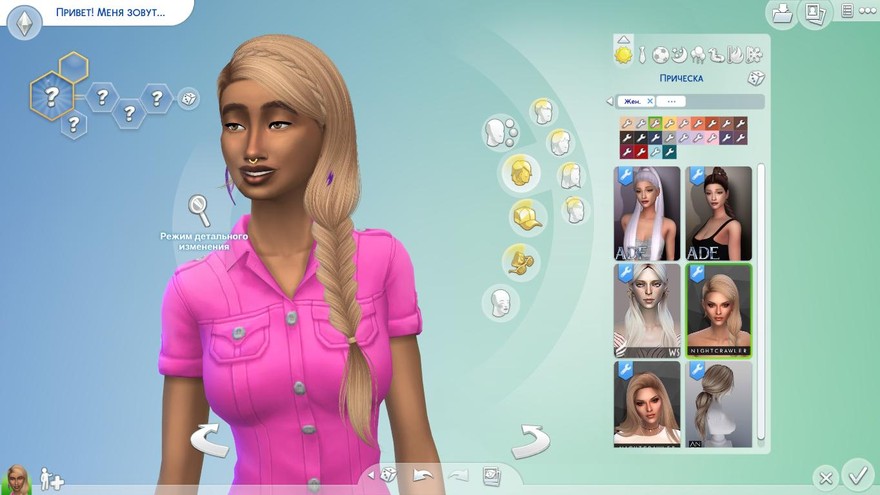Select the WS platinum long hairstyle thumbnail

647,310
